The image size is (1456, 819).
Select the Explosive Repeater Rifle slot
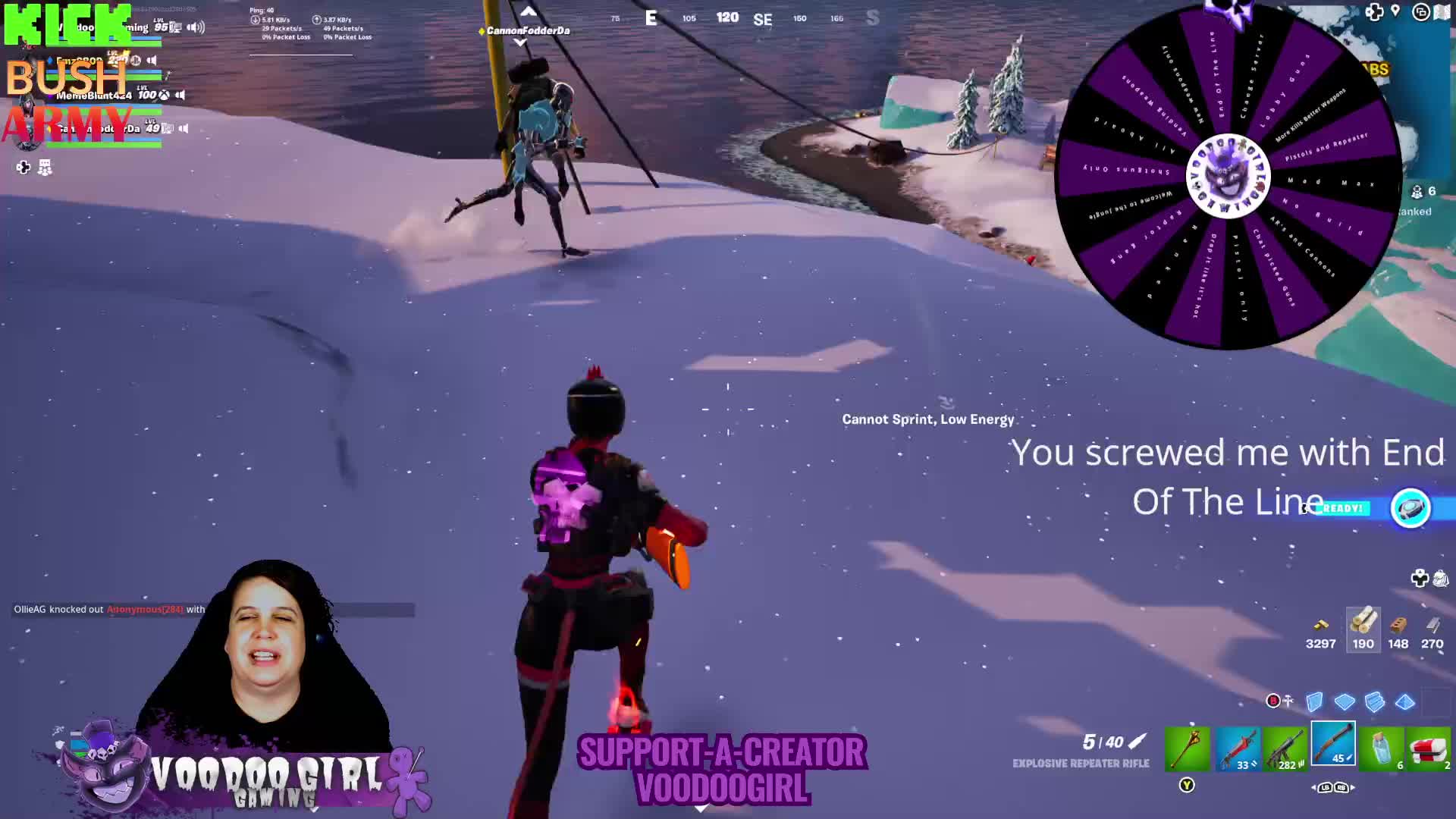pyautogui.click(x=1333, y=744)
